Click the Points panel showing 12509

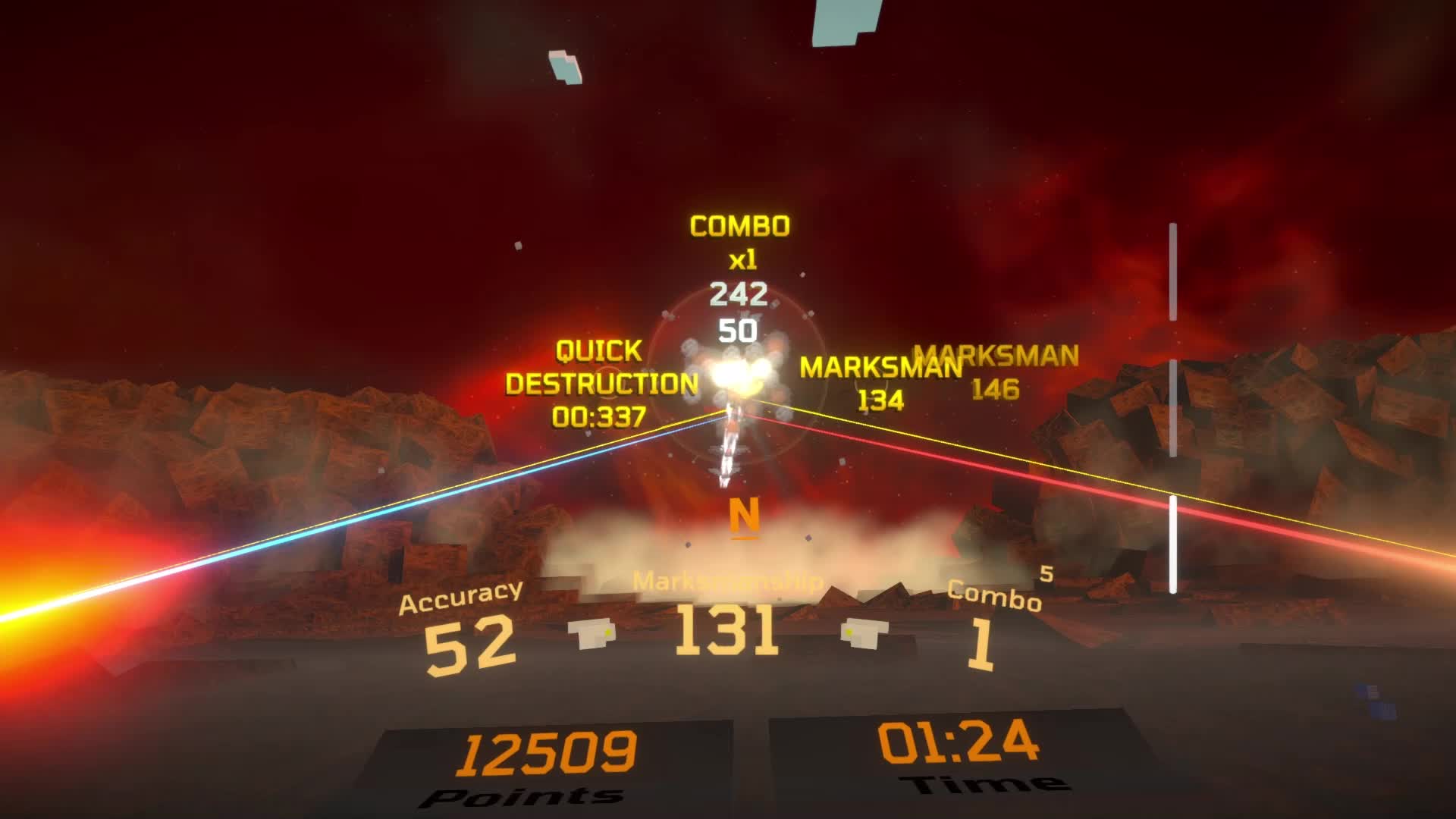click(x=550, y=758)
